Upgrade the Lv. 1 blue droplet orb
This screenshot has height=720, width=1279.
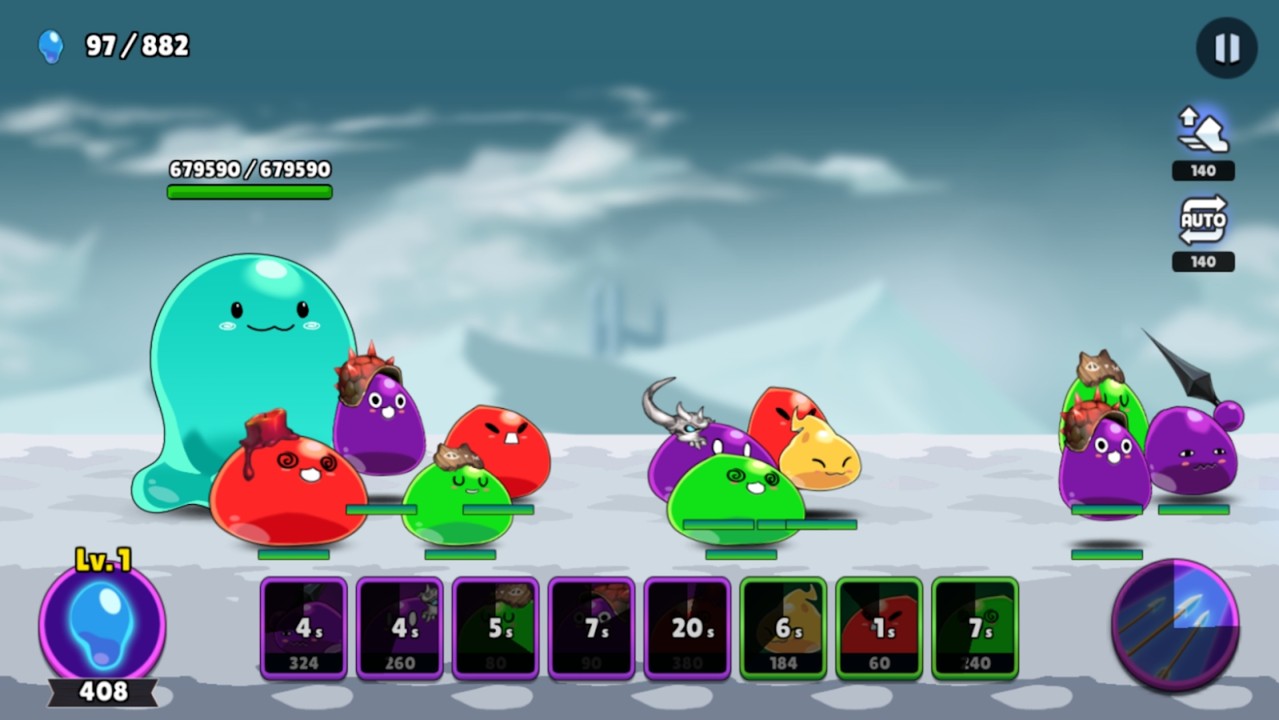point(102,624)
